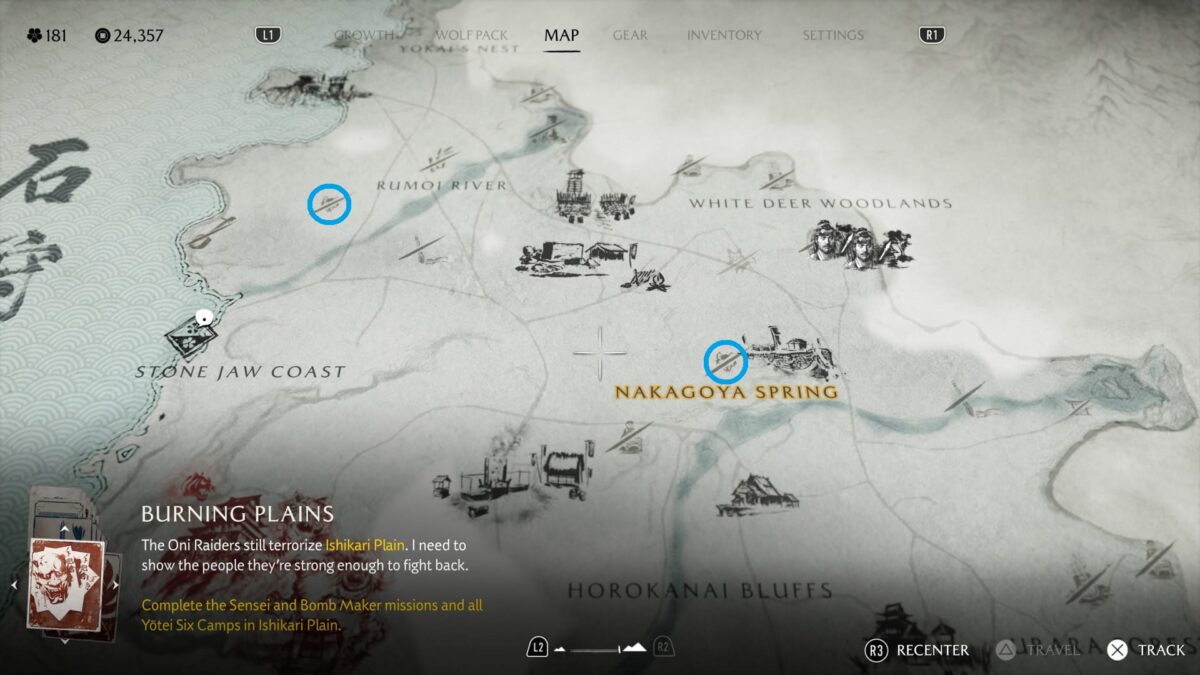Image resolution: width=1200 pixels, height=675 pixels.
Task: Choose the Stone Jaw Coast location marker
Action: 190,336
